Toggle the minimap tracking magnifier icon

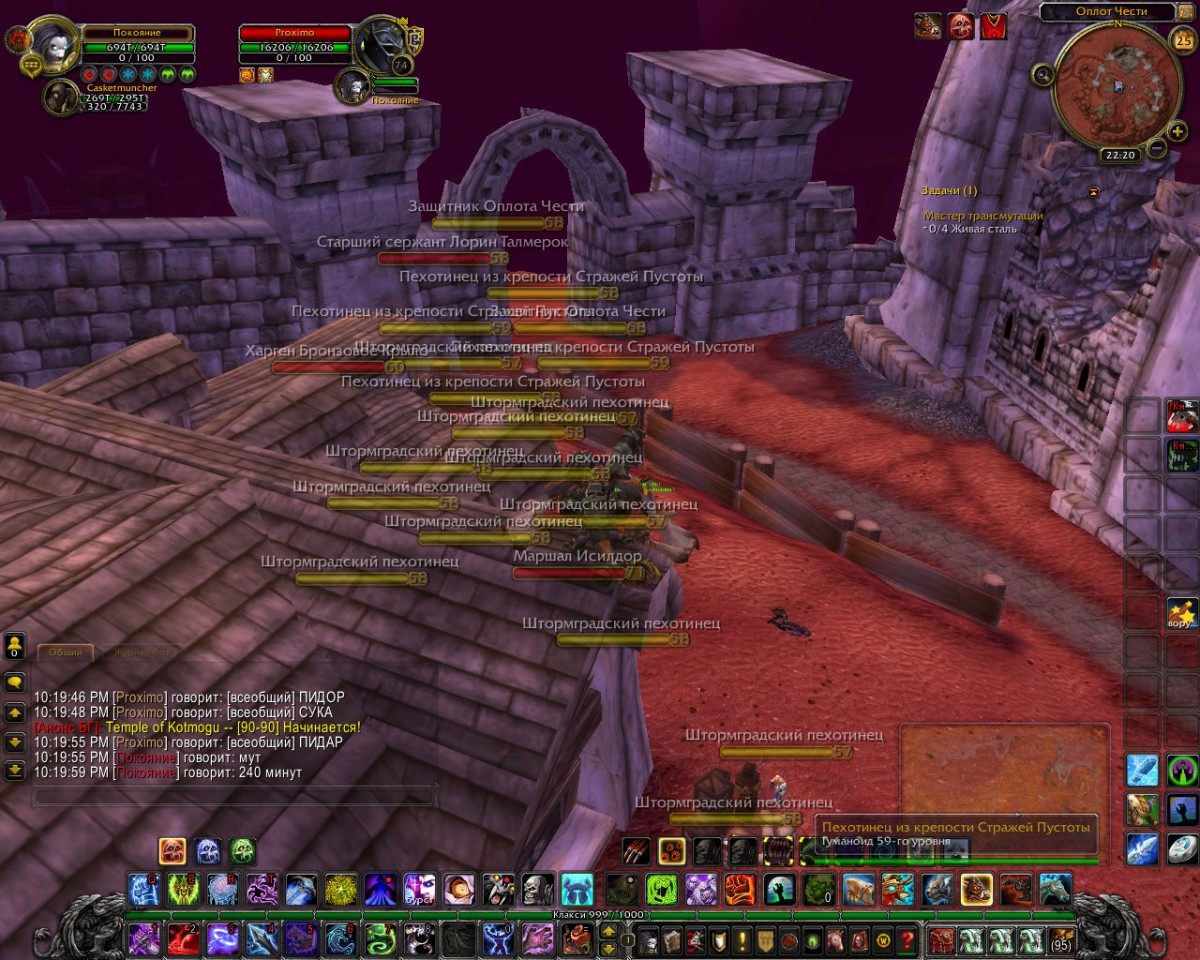click(1043, 73)
